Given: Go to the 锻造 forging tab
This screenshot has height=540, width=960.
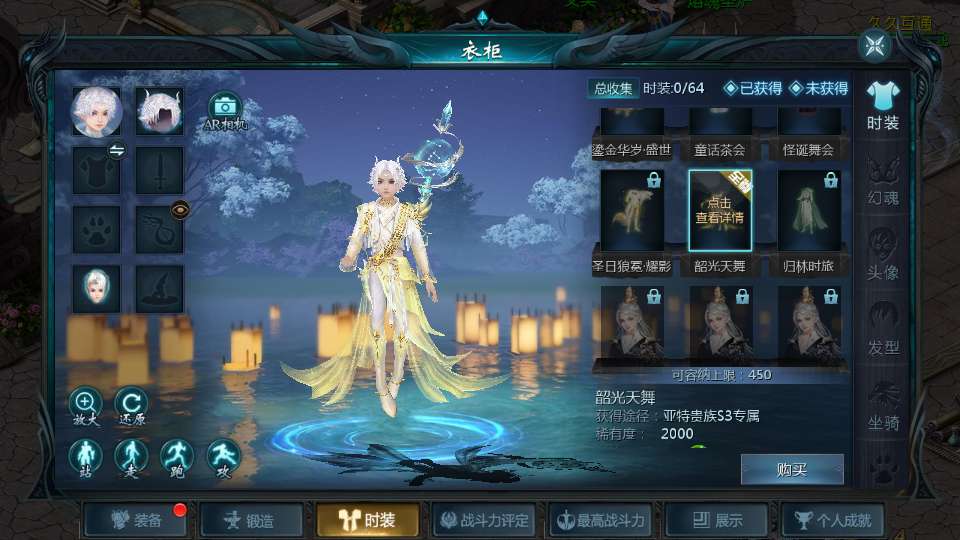Looking at the screenshot, I should pyautogui.click(x=251, y=520).
